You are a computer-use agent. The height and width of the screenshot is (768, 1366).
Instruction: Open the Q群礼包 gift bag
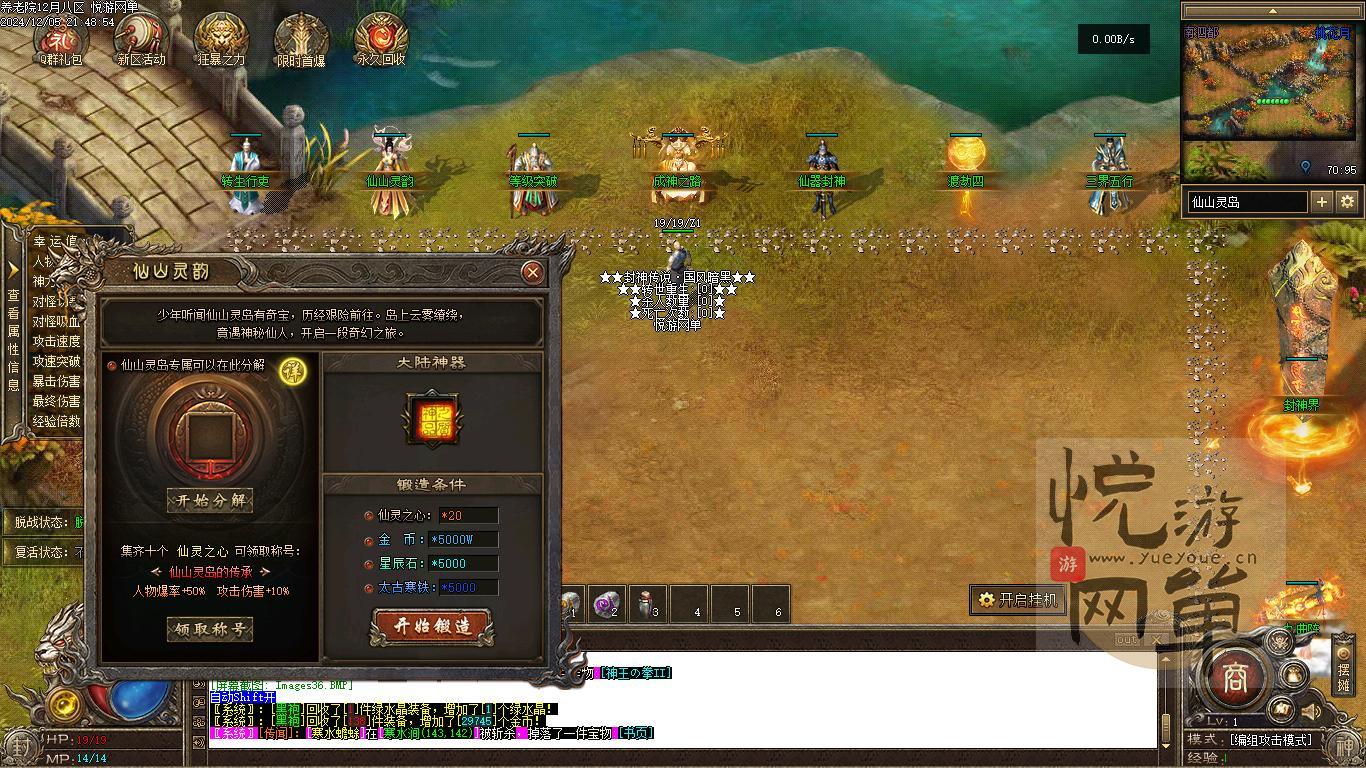(61, 40)
